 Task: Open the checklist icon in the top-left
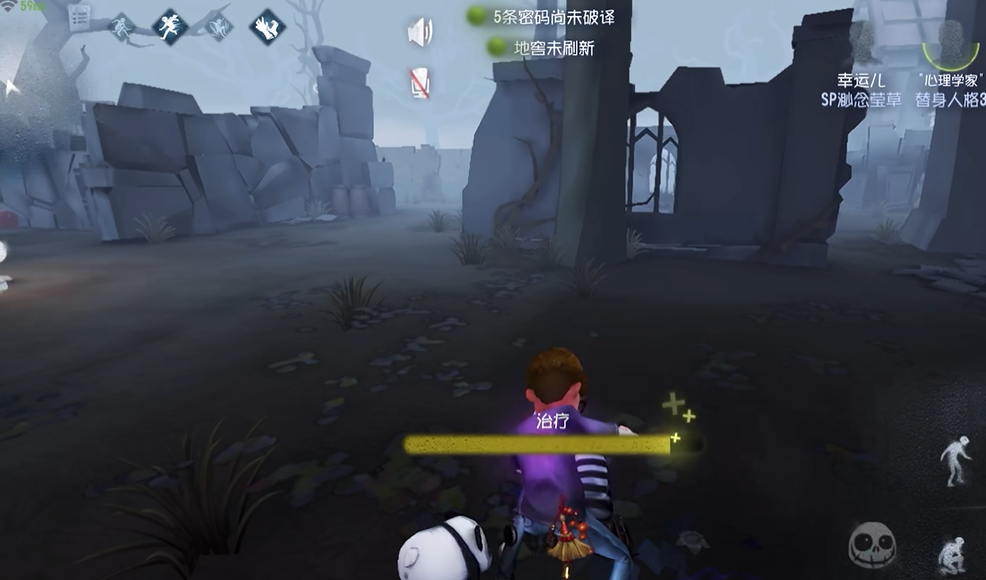point(79,17)
